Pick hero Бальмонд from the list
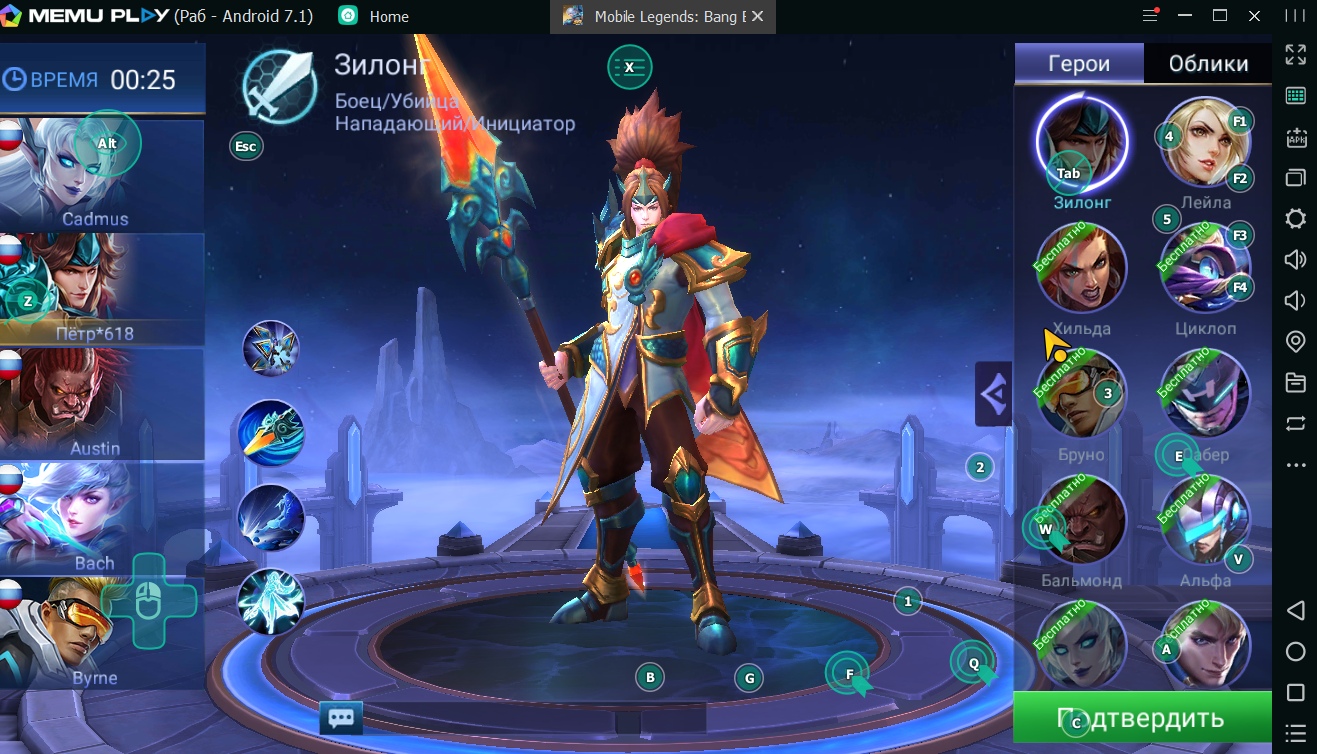The image size is (1317, 754). [x=1081, y=520]
